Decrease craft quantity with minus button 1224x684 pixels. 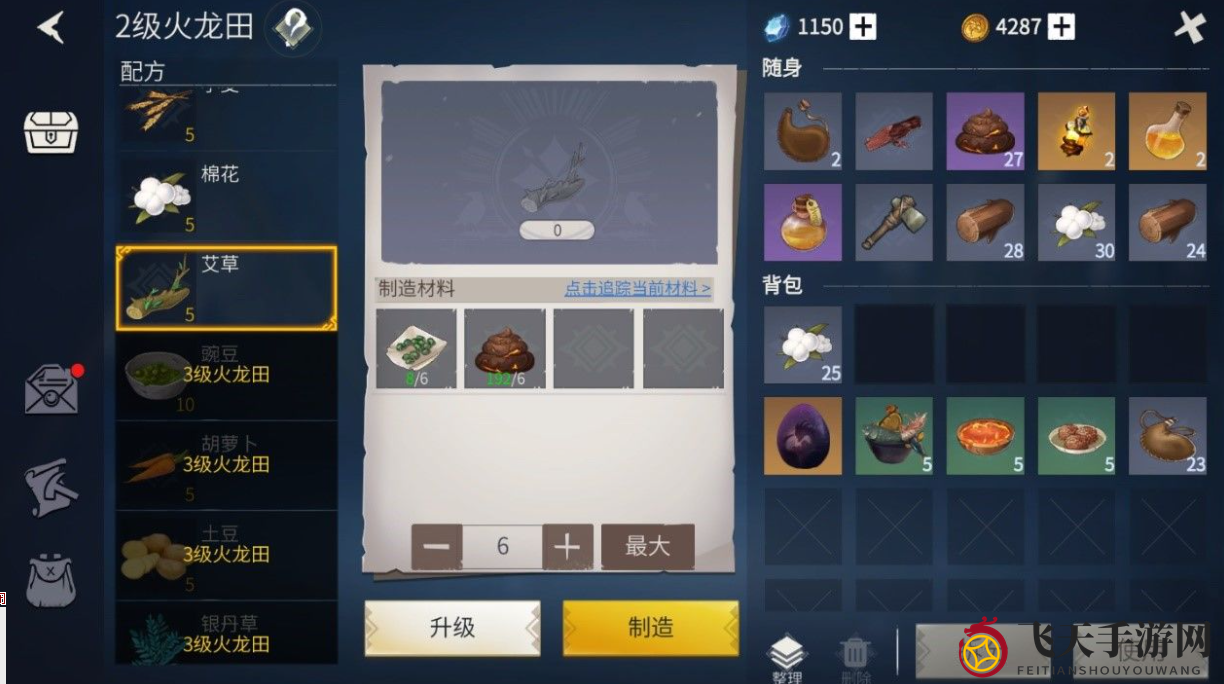pyautogui.click(x=436, y=547)
